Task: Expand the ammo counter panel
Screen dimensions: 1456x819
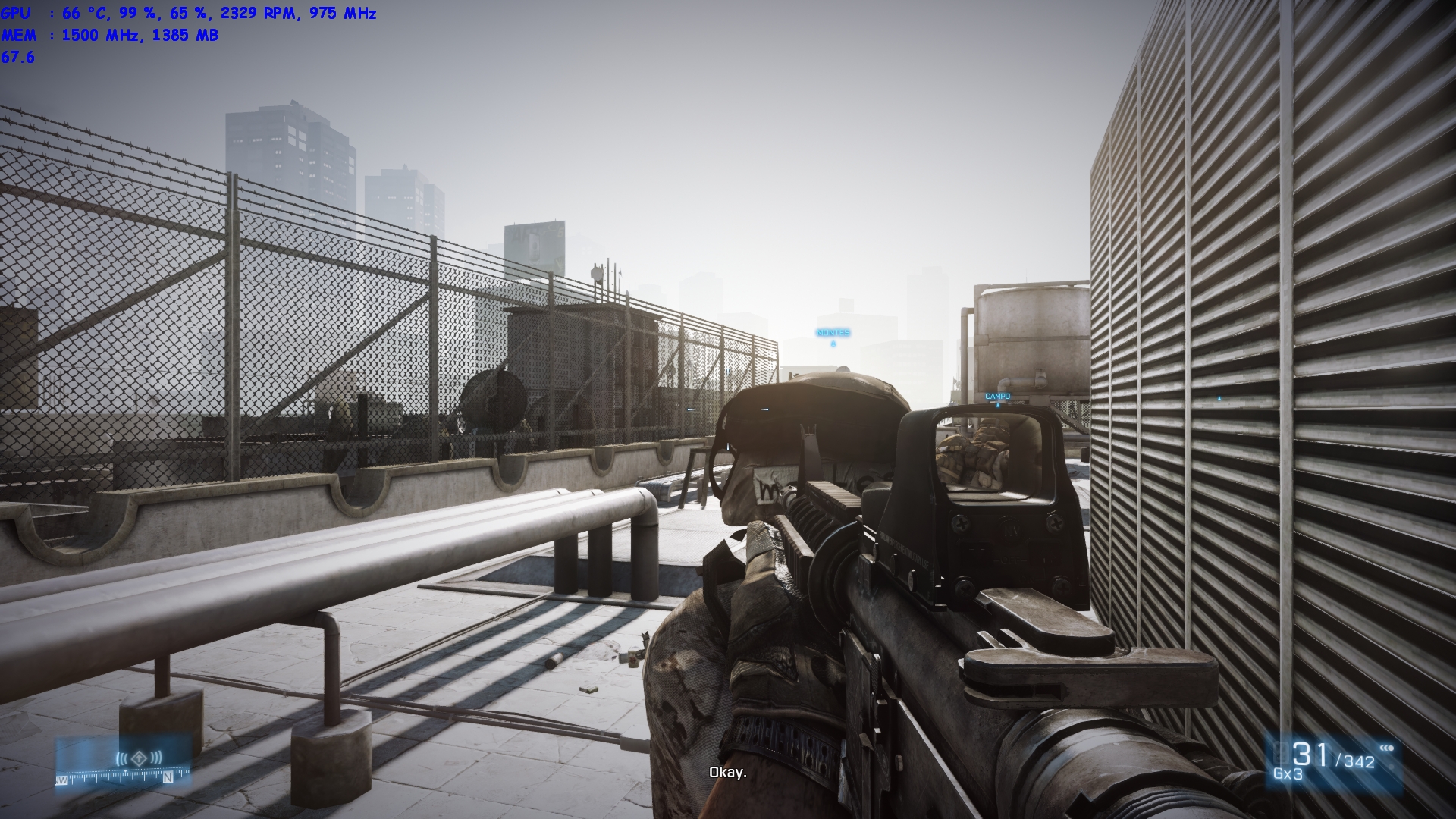Action: pos(1335,762)
